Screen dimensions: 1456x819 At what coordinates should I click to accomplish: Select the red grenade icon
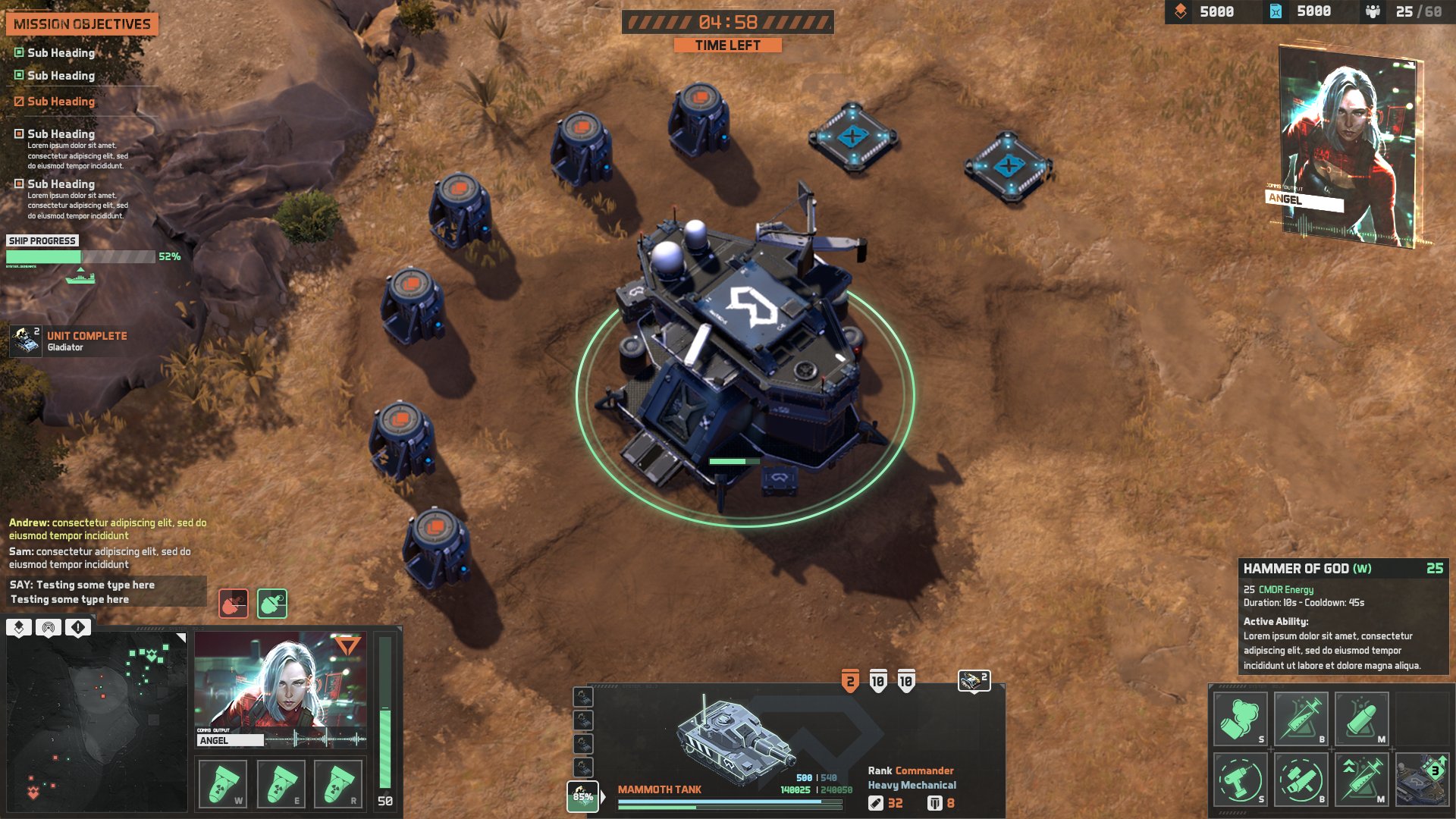coord(234,604)
